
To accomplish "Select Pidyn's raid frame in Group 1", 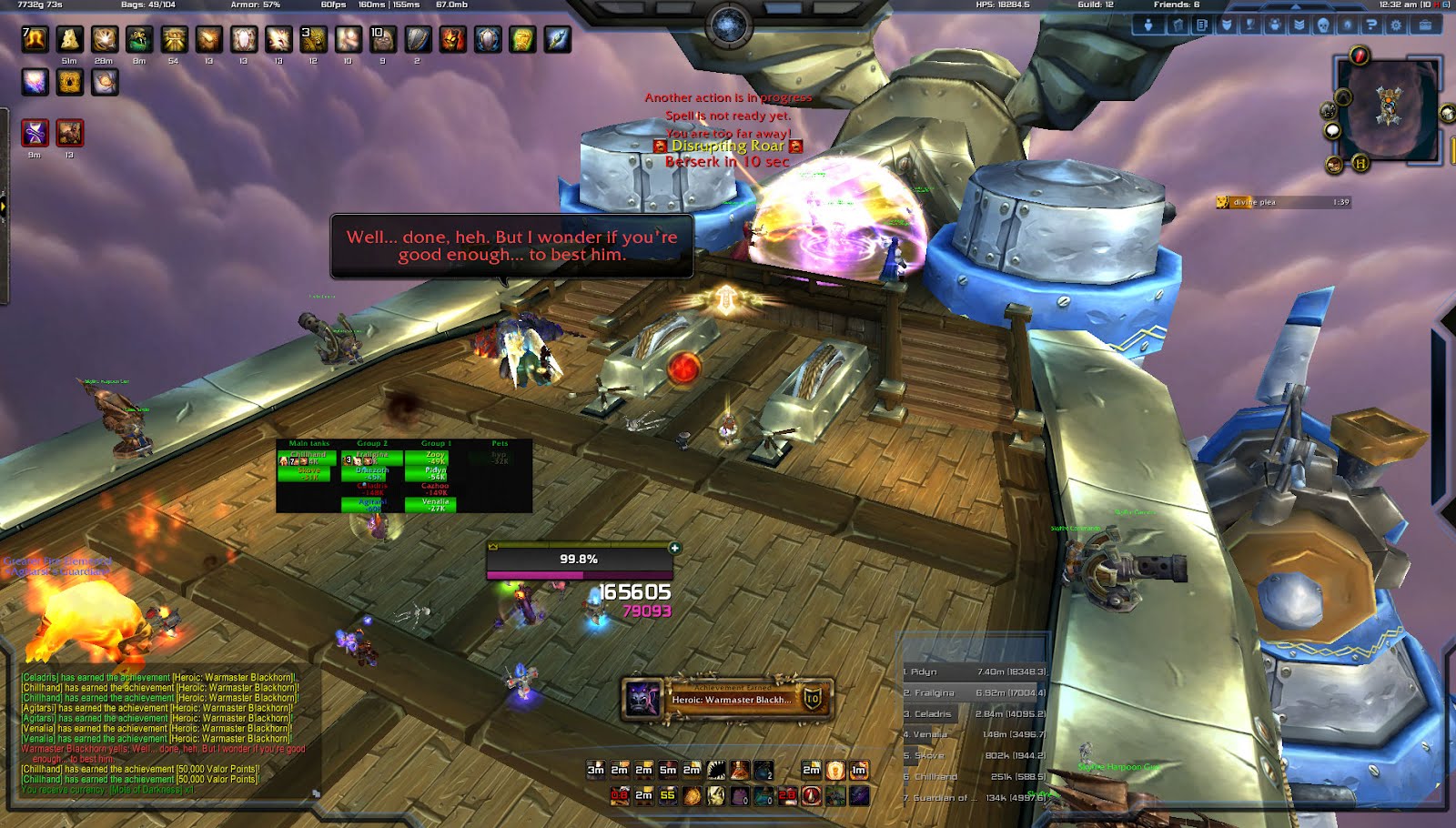I will coord(434,473).
